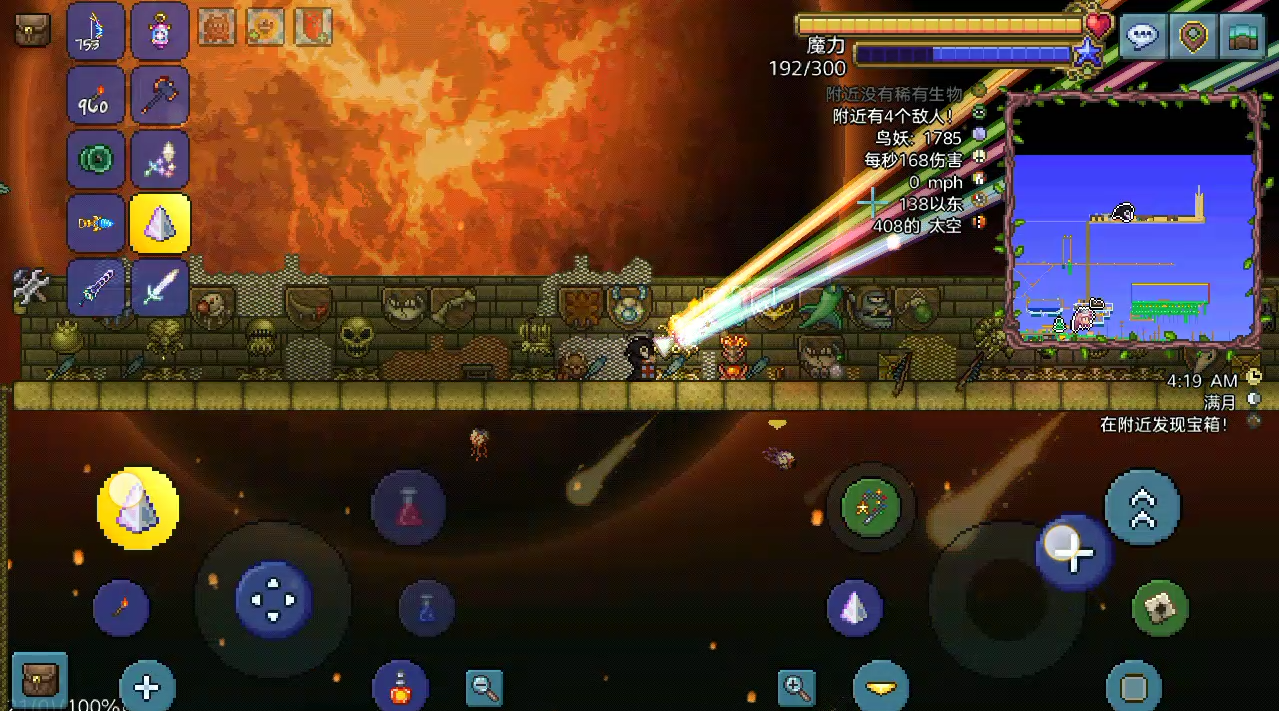Toggle the green magic wand cursor button
Viewport: 1279px width, 711px height.
coord(871,507)
